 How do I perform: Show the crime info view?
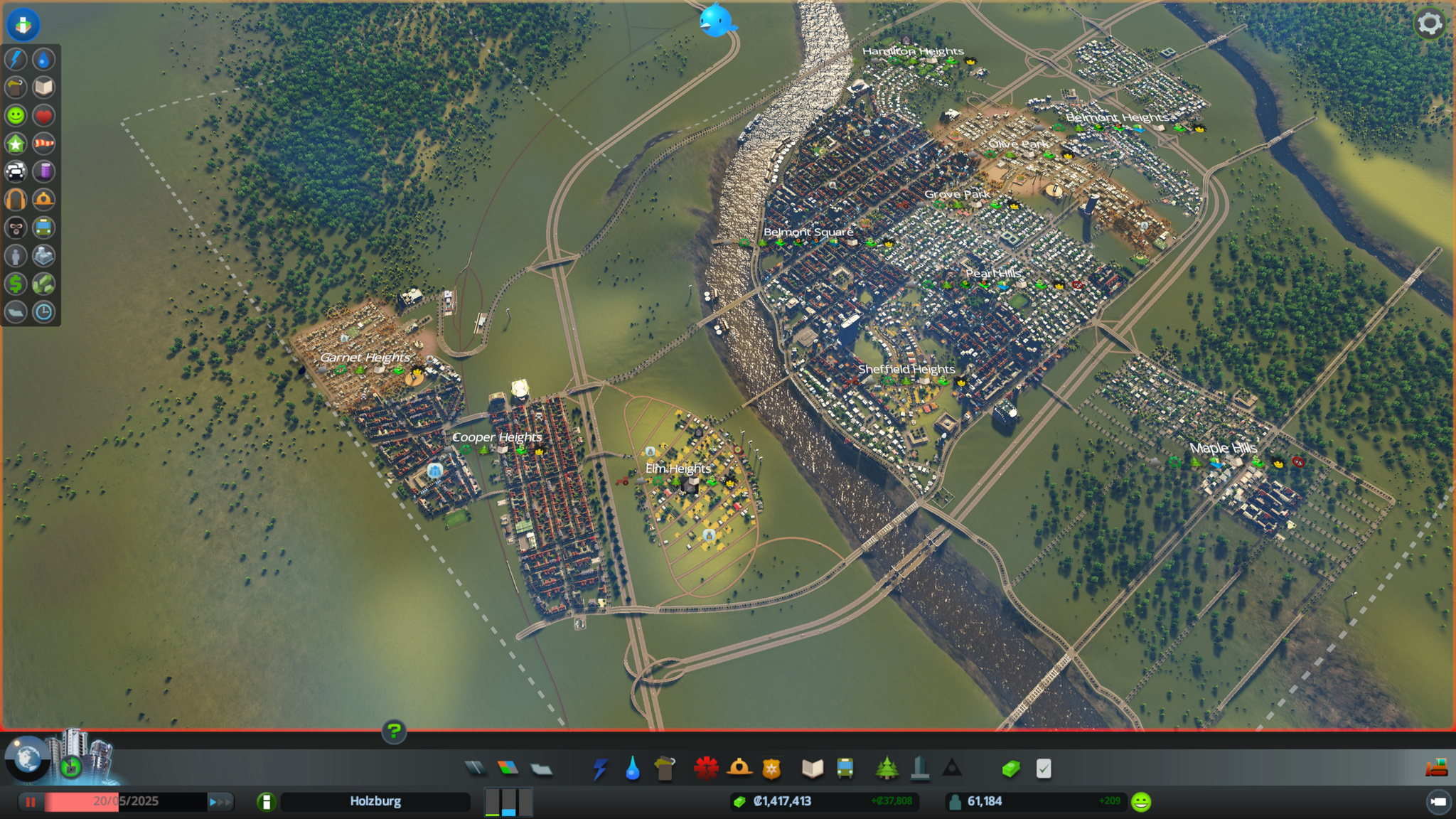(16, 227)
